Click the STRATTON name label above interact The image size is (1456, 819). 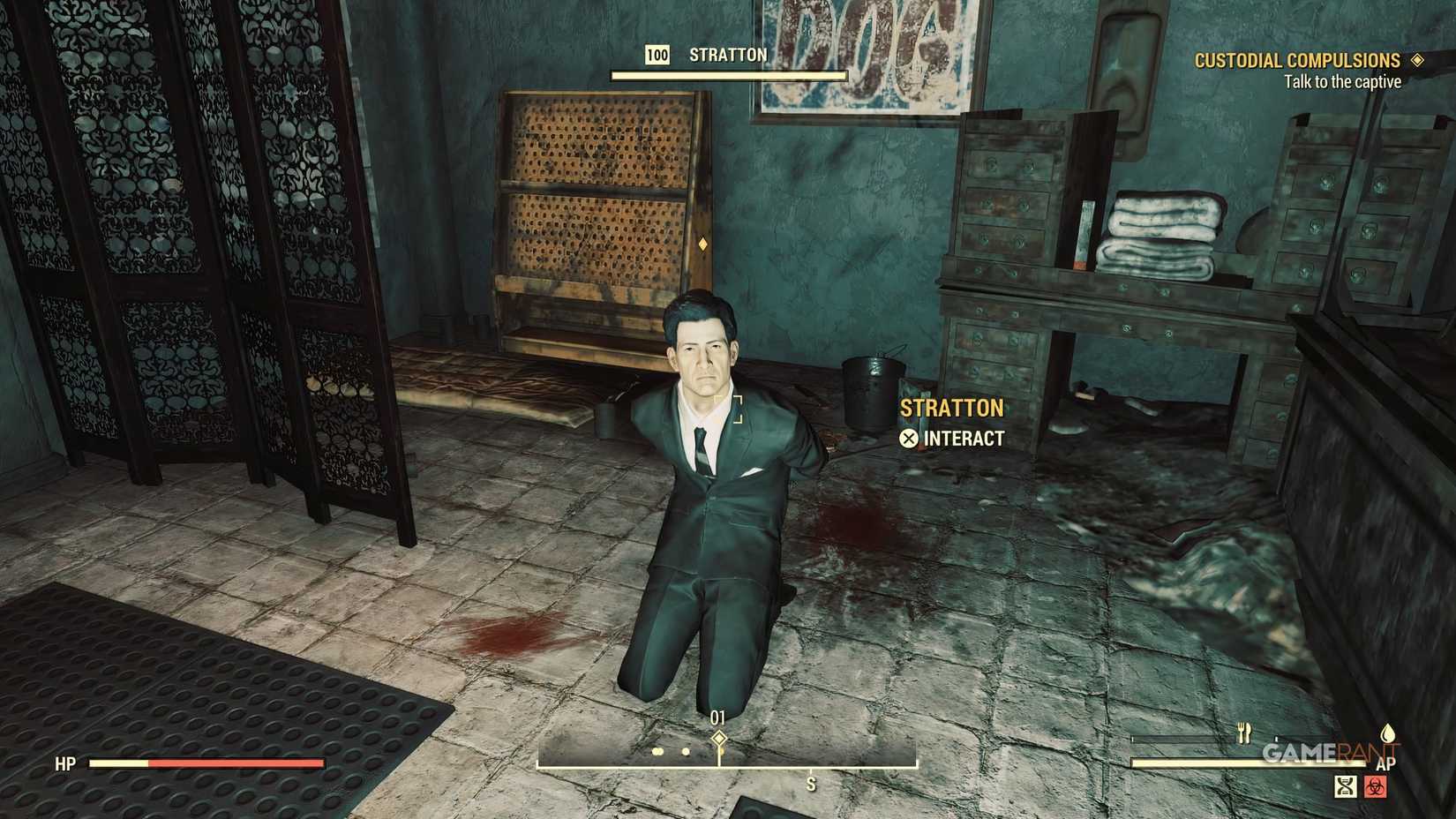[951, 408]
